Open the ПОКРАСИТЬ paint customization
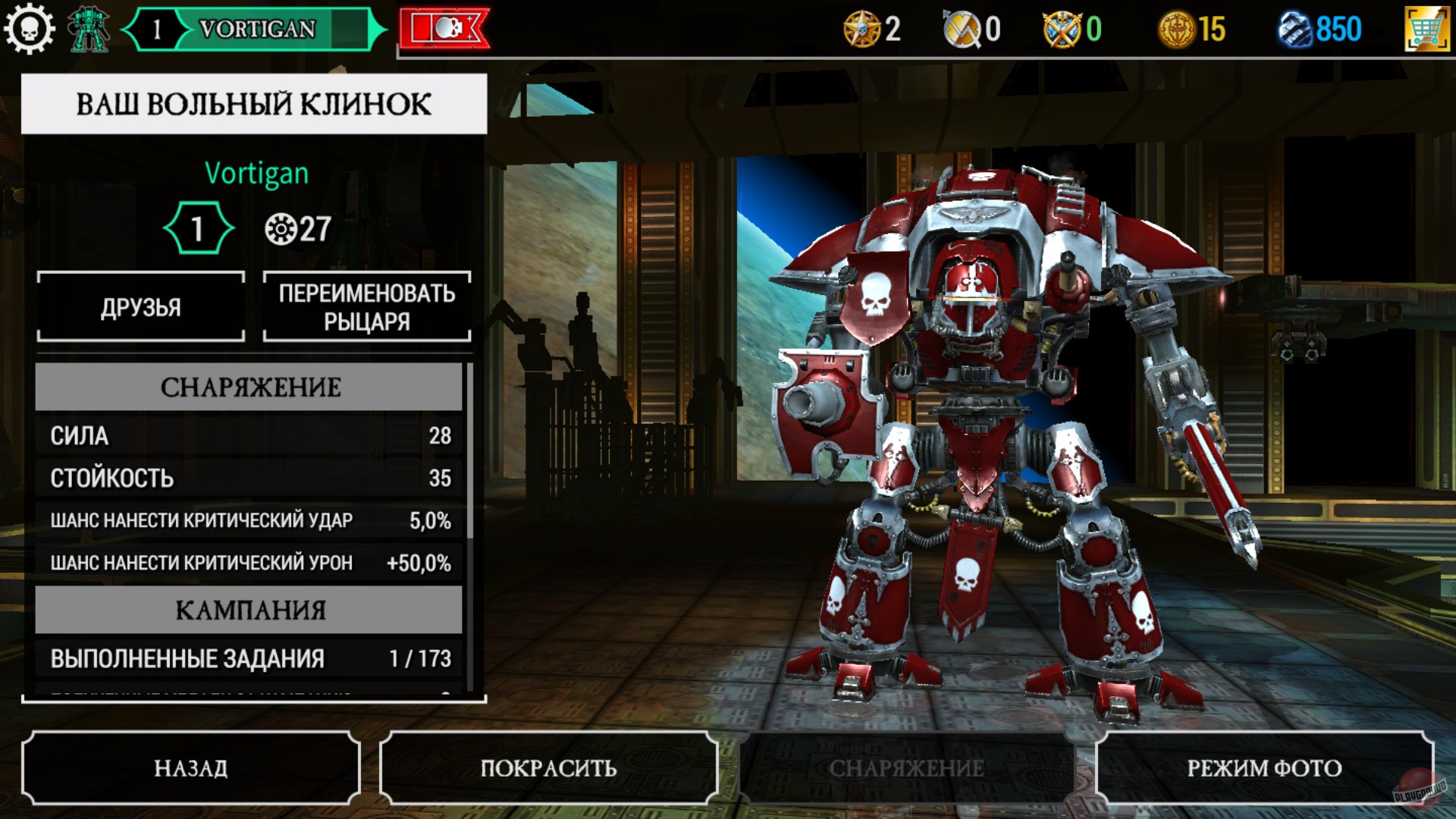 [x=548, y=767]
